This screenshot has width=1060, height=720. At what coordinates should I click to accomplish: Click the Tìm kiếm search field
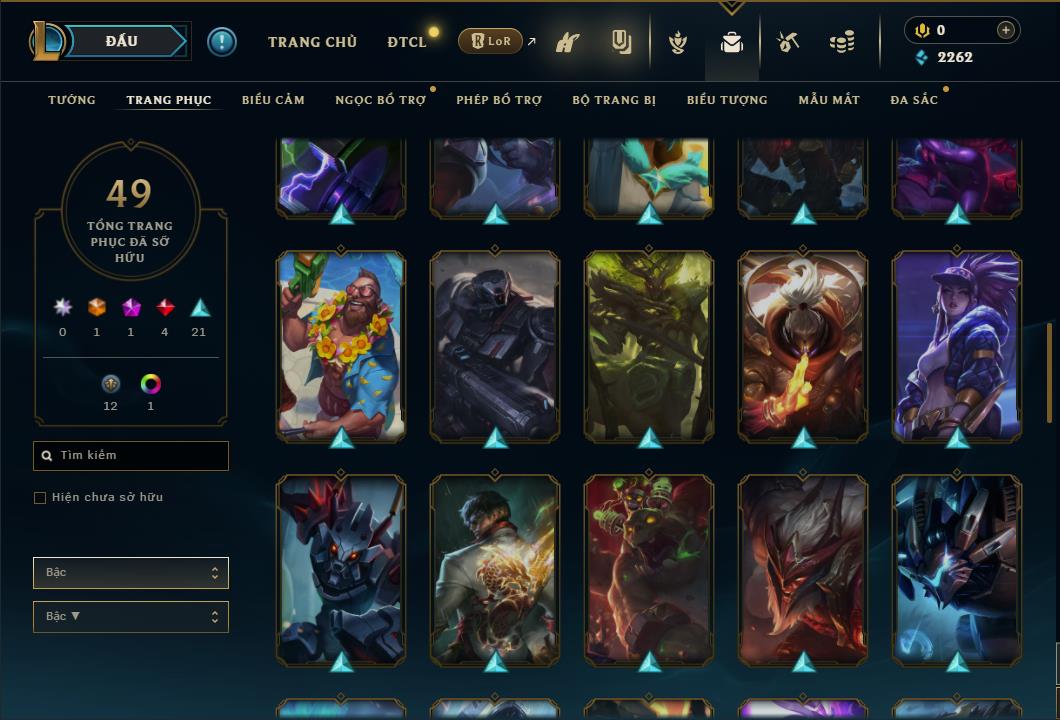pos(131,456)
